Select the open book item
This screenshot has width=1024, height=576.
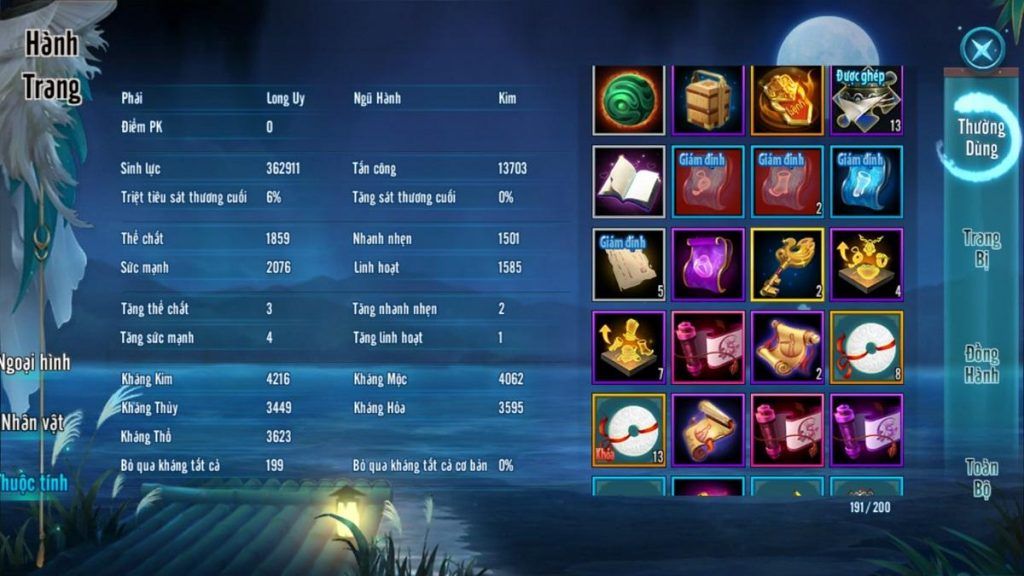pos(629,181)
